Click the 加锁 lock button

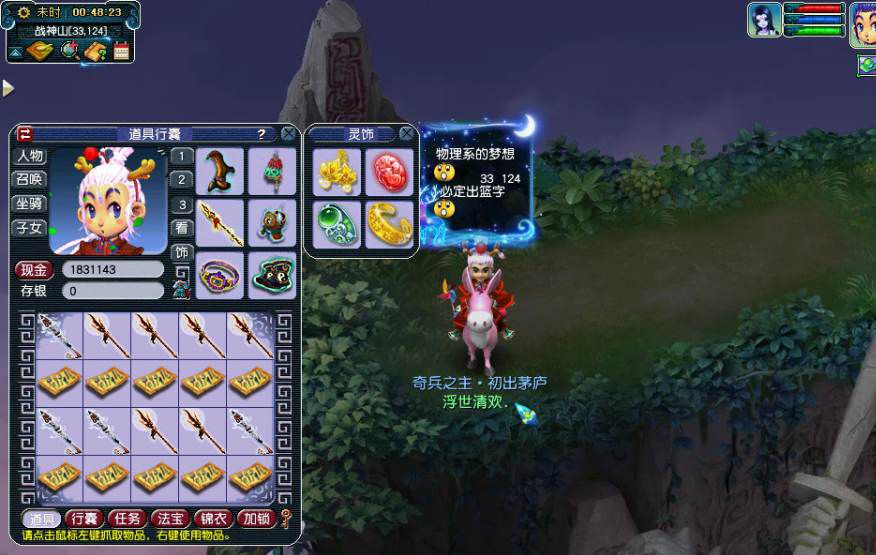coord(256,518)
